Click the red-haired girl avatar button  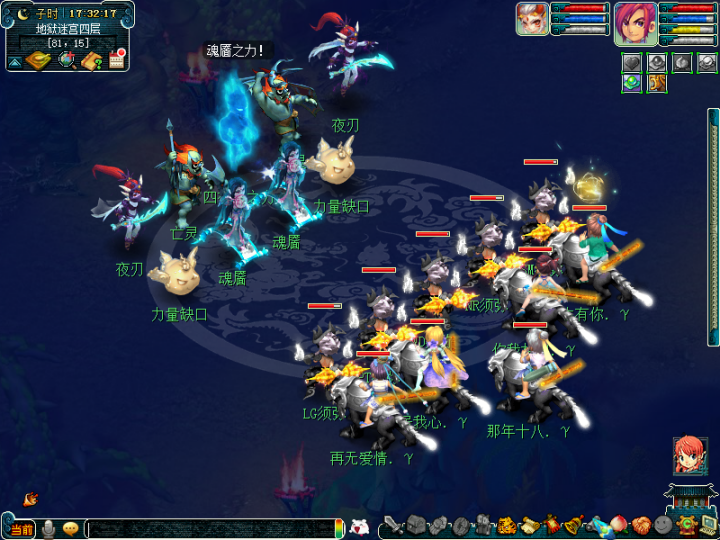[x=689, y=455]
